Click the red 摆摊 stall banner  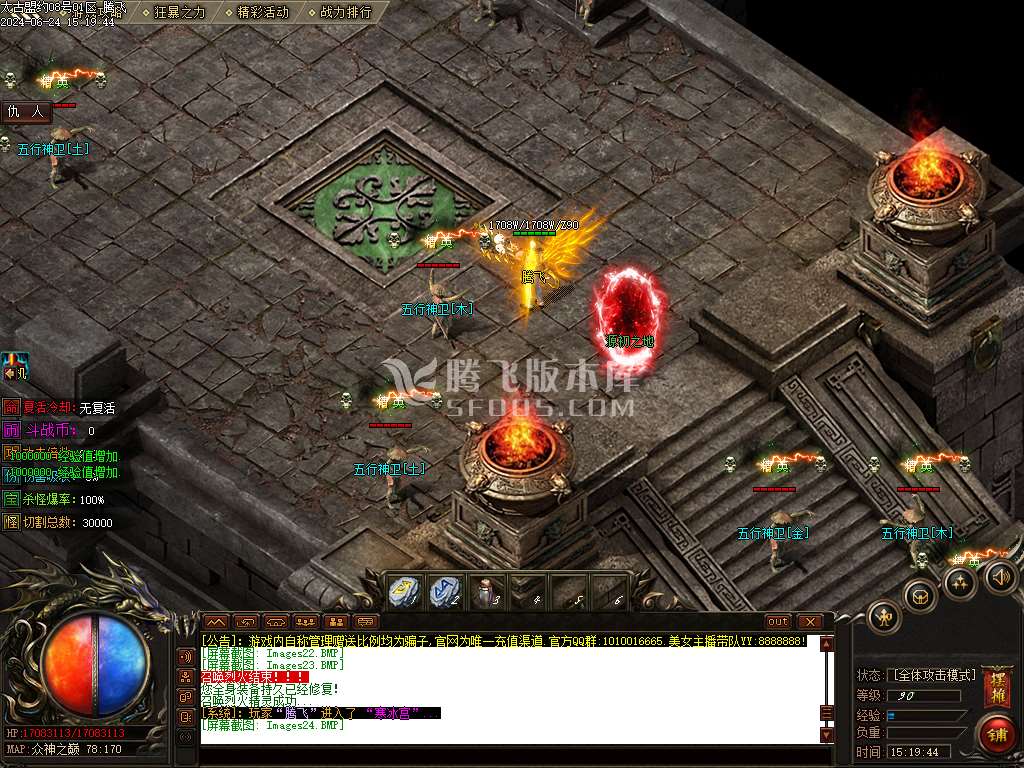(995, 688)
